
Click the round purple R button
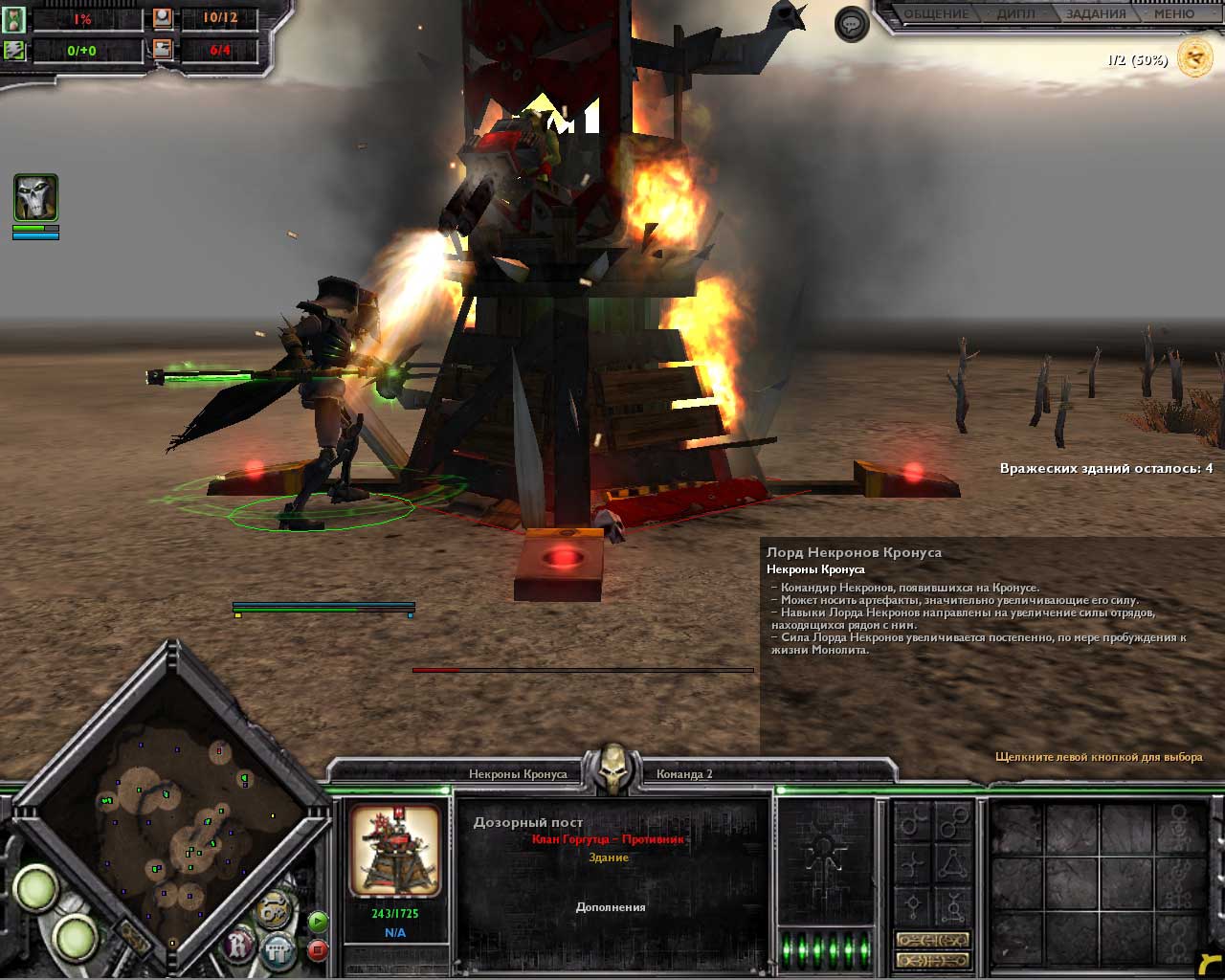pyautogui.click(x=238, y=947)
